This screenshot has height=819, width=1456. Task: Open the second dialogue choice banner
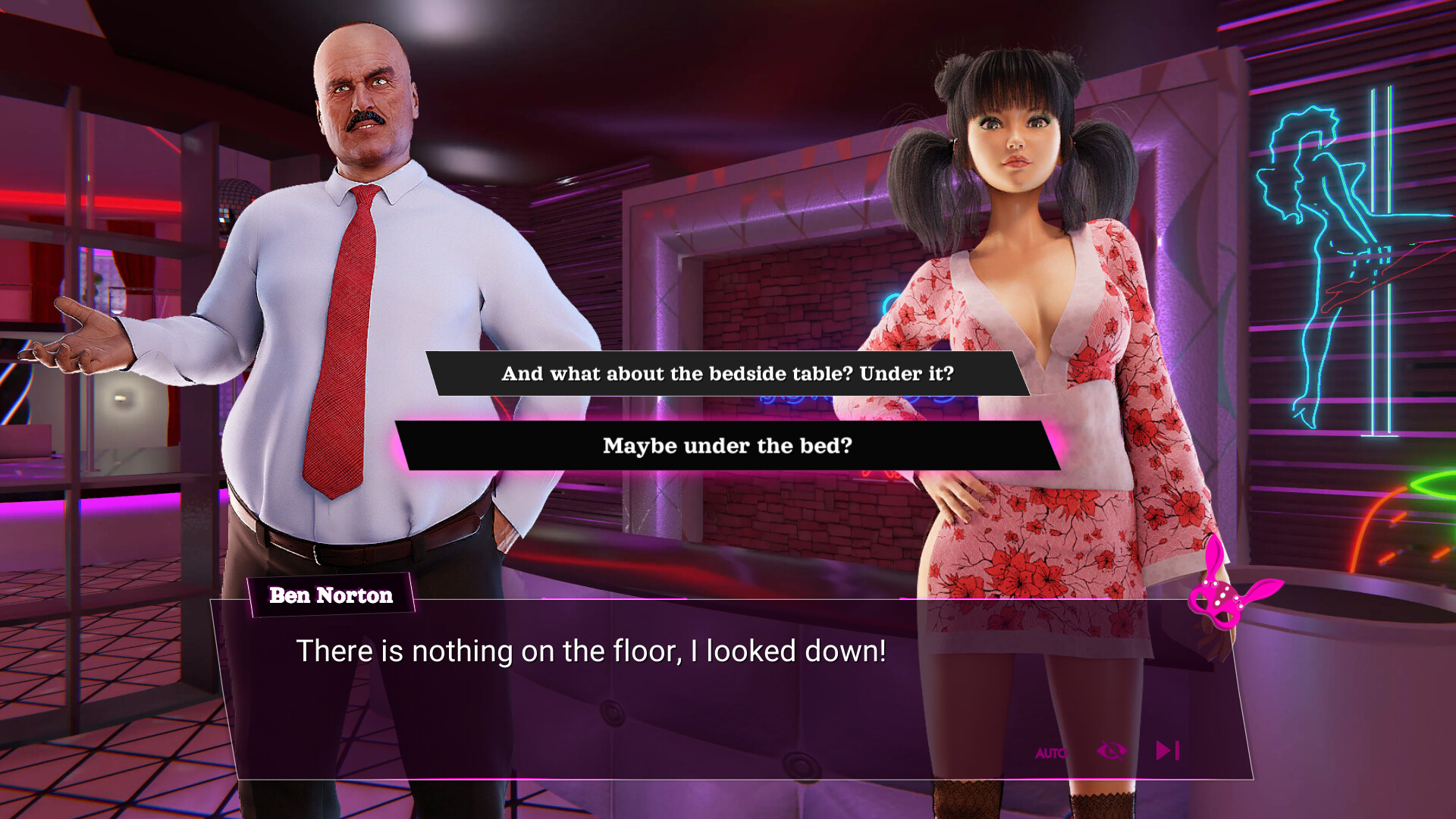pos(728,446)
